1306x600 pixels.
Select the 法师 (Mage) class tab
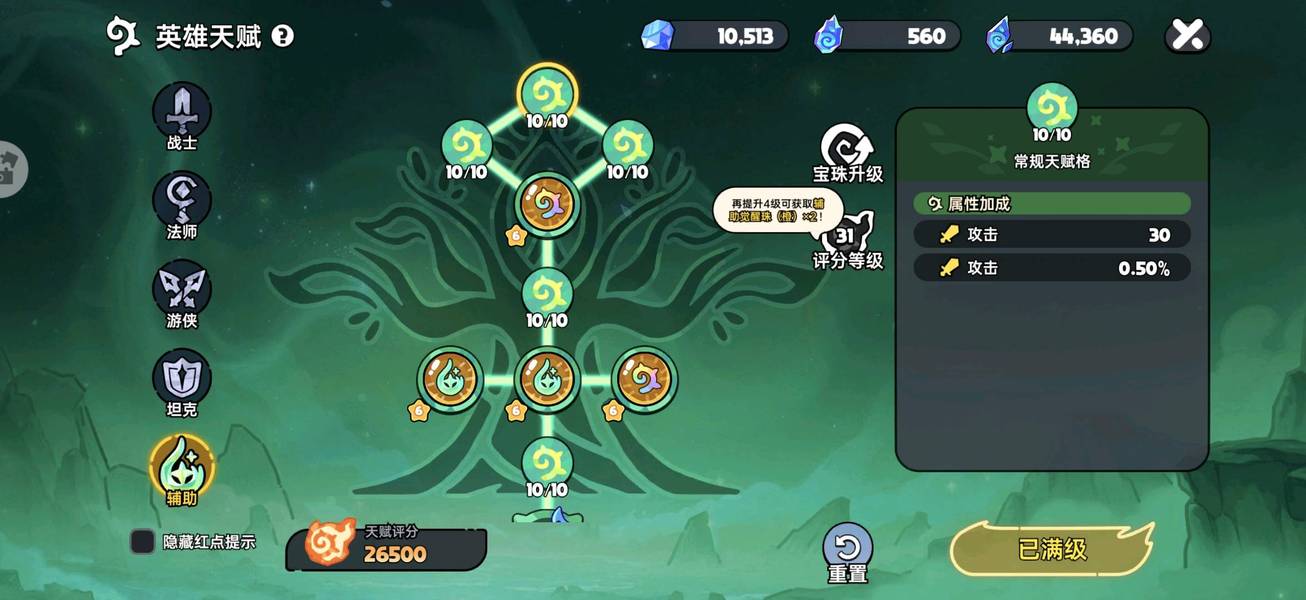coord(182,200)
